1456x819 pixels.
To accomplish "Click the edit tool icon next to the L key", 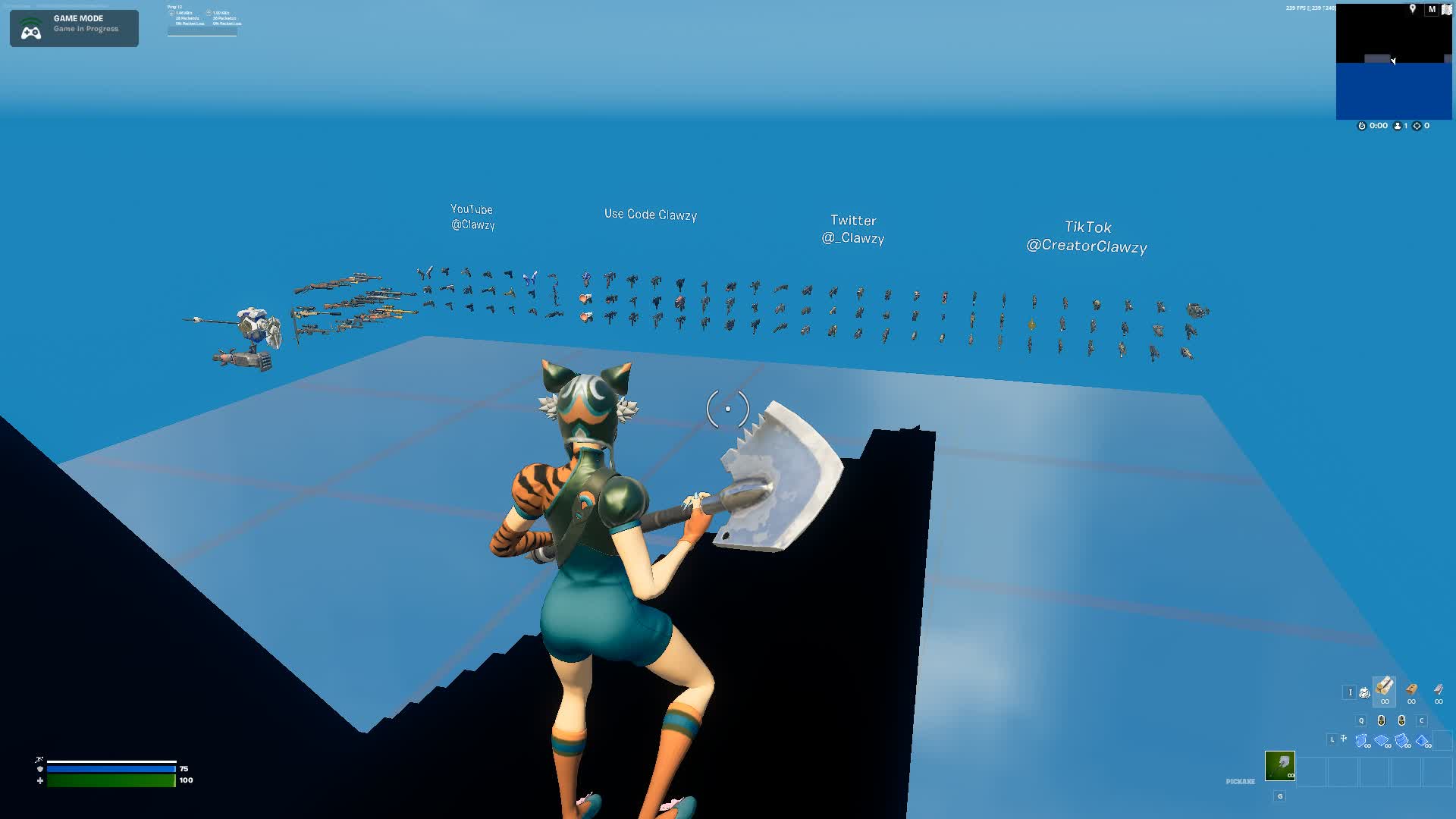I will pyautogui.click(x=1342, y=739).
